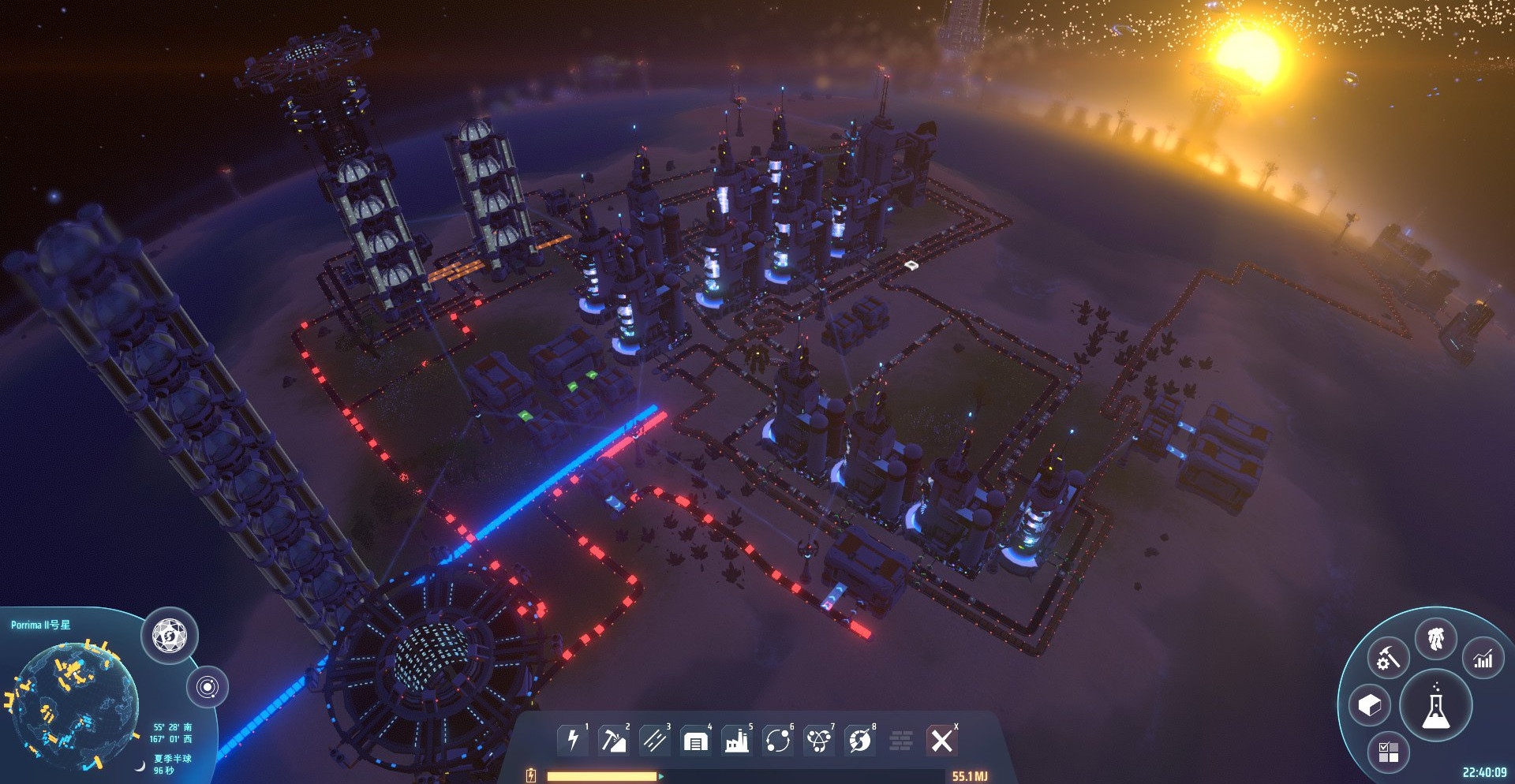Open the checklist grid panel
Viewport: 1515px width, 784px height.
pos(1388,752)
